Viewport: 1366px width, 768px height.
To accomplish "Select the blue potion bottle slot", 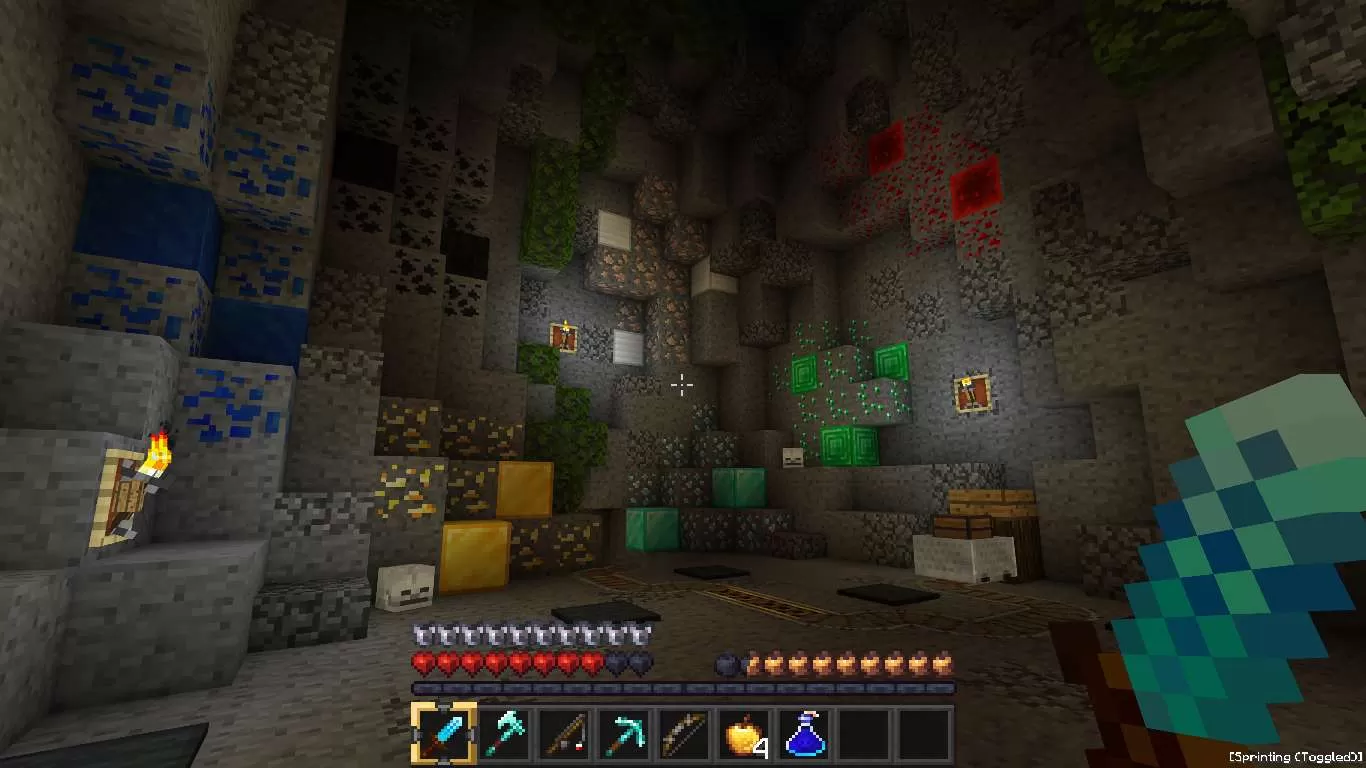I will click(x=804, y=734).
